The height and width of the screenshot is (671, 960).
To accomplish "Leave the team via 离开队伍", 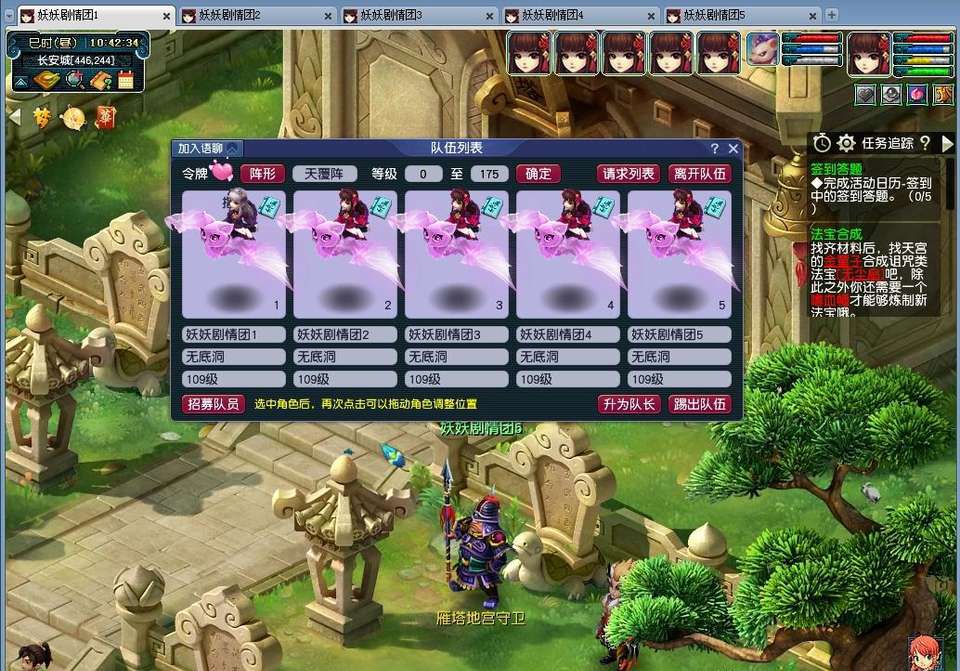I will click(x=700, y=173).
